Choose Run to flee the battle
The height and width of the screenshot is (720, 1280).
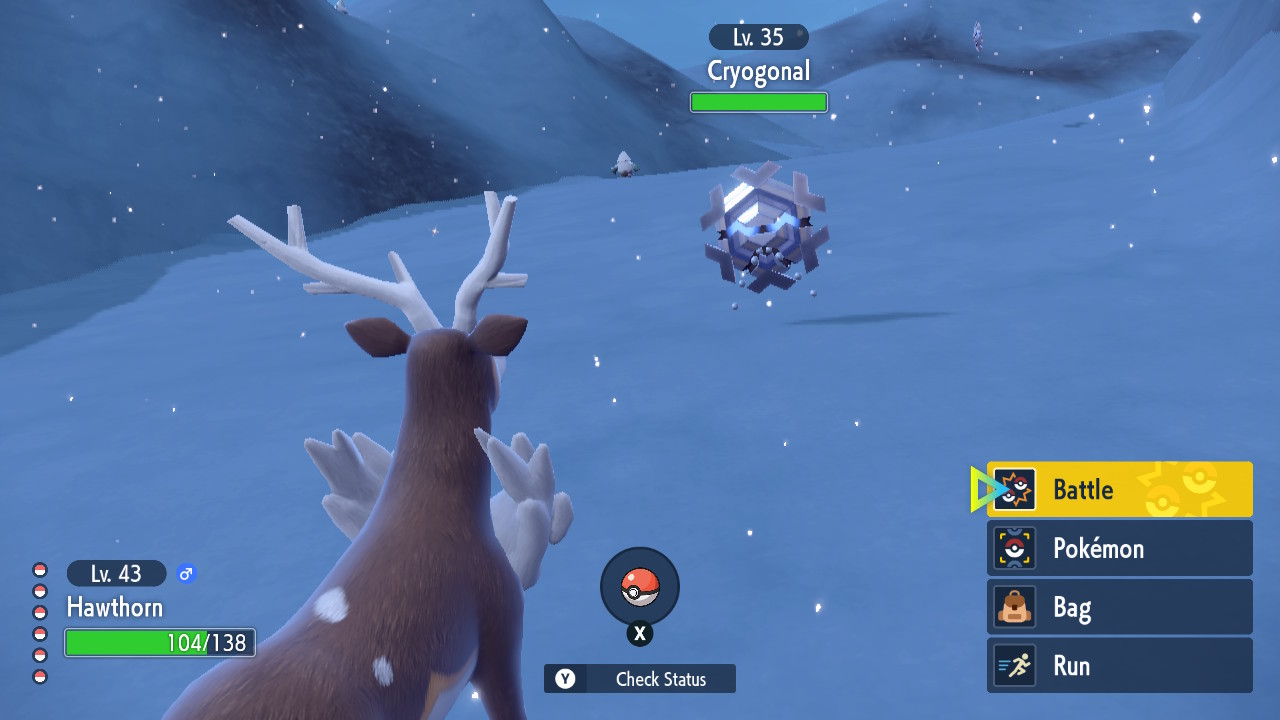tap(1119, 666)
